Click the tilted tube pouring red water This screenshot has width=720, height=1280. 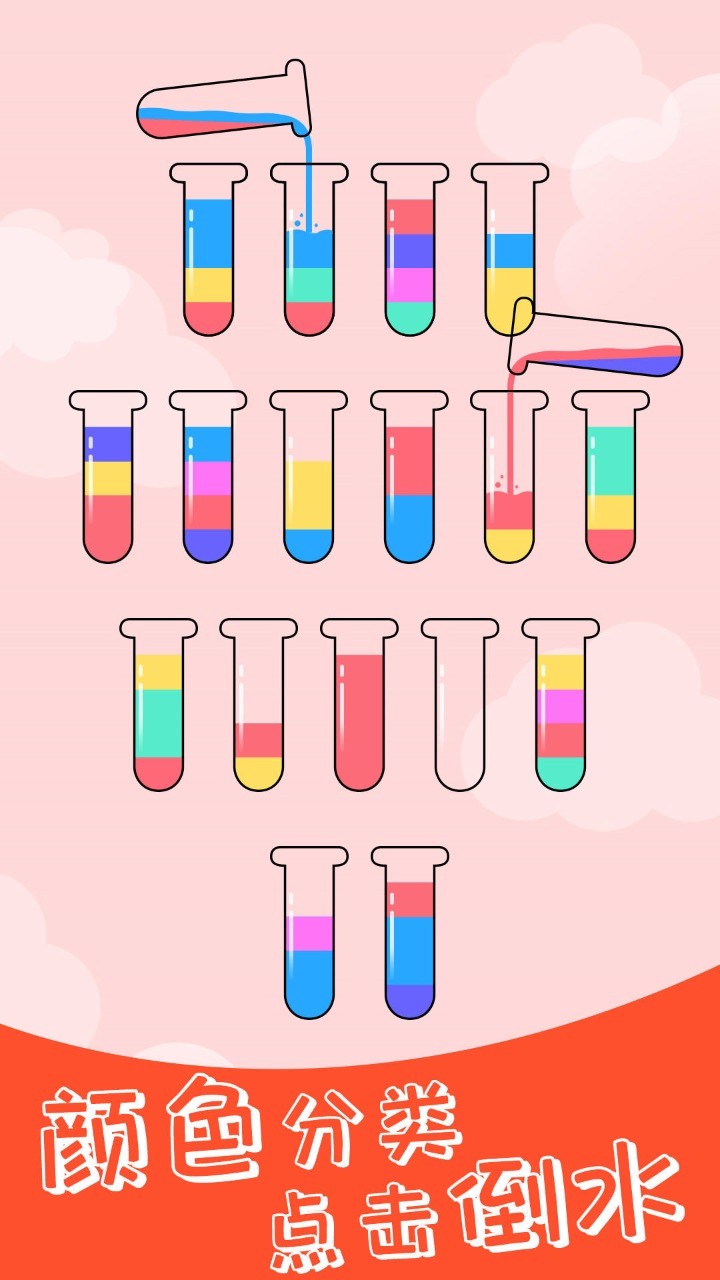600,350
